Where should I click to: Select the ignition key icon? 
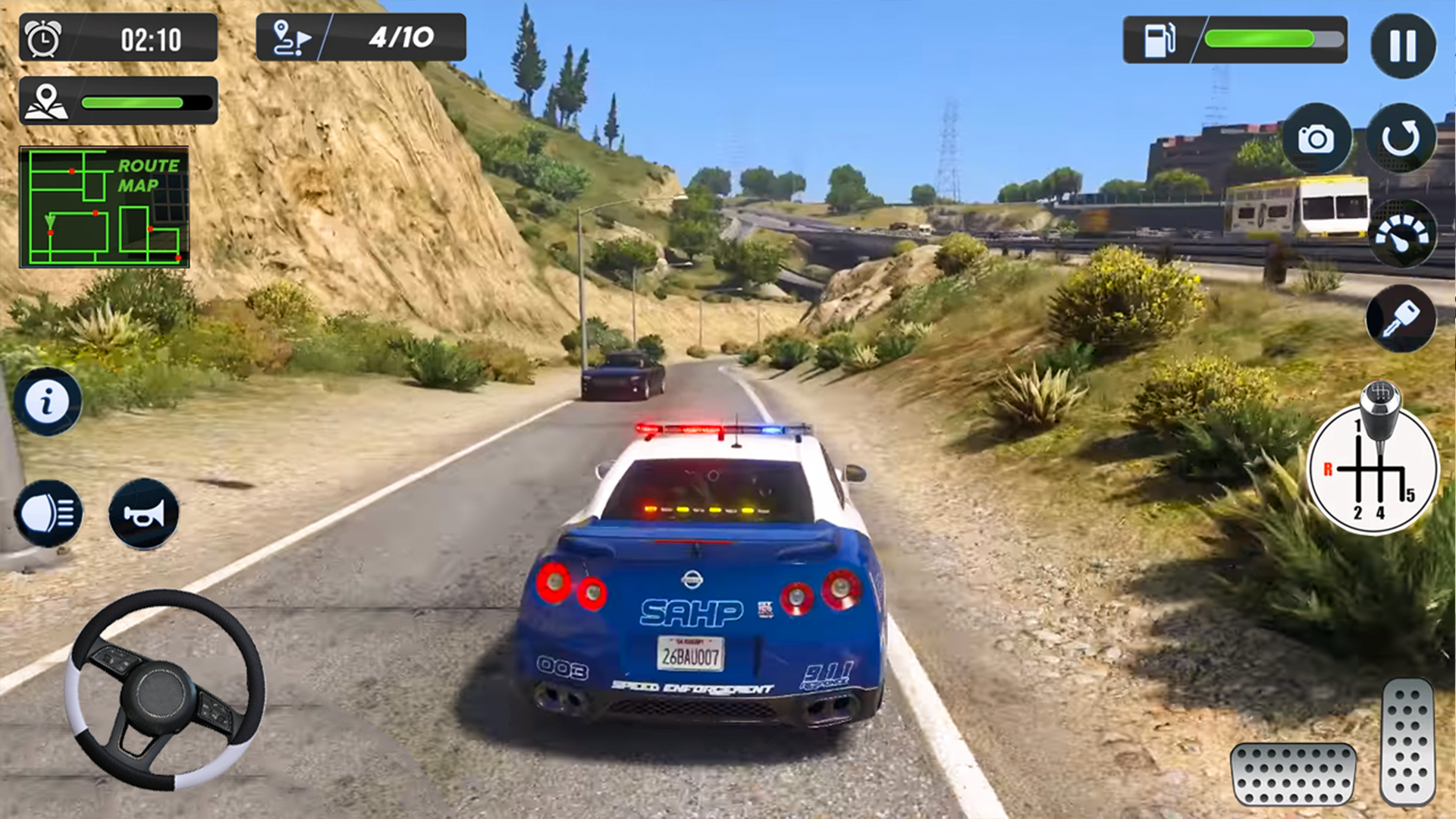pyautogui.click(x=1402, y=320)
